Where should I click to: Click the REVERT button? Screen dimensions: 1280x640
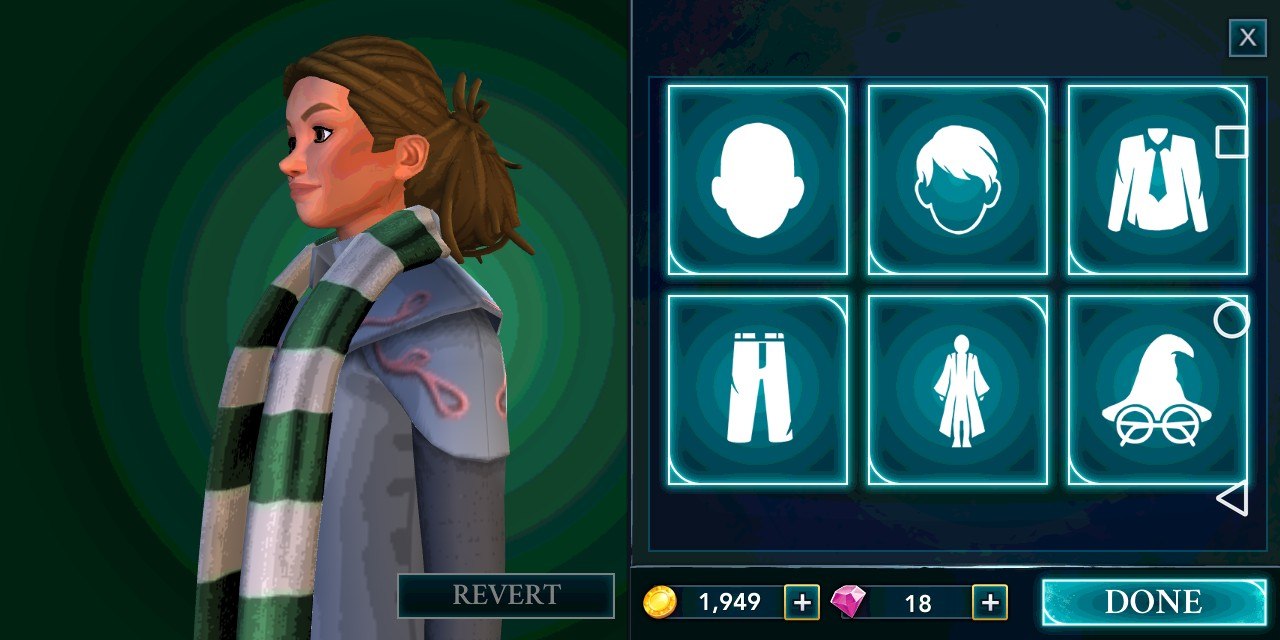tap(506, 595)
